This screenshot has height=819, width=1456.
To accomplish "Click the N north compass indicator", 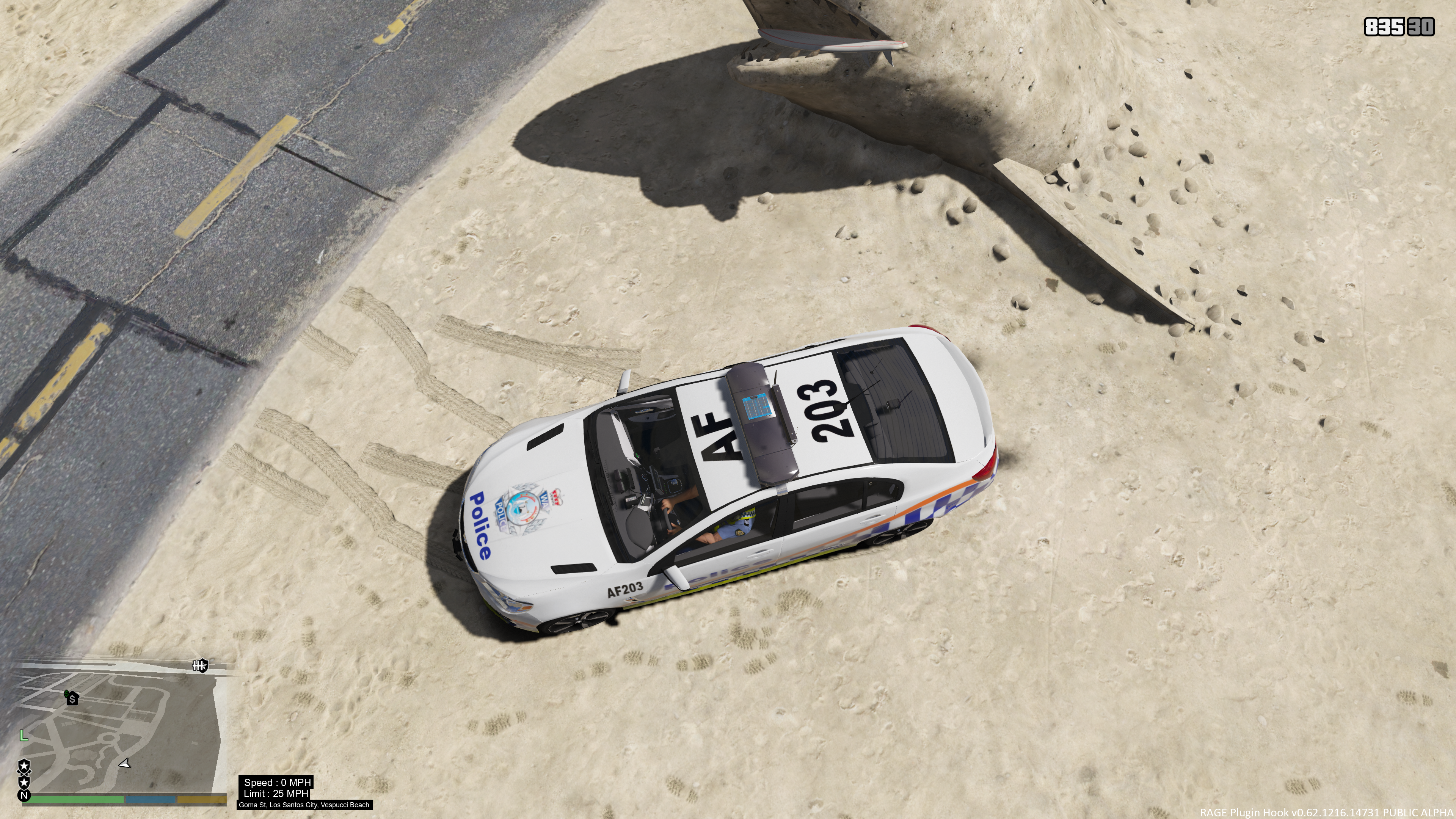I will point(24,796).
